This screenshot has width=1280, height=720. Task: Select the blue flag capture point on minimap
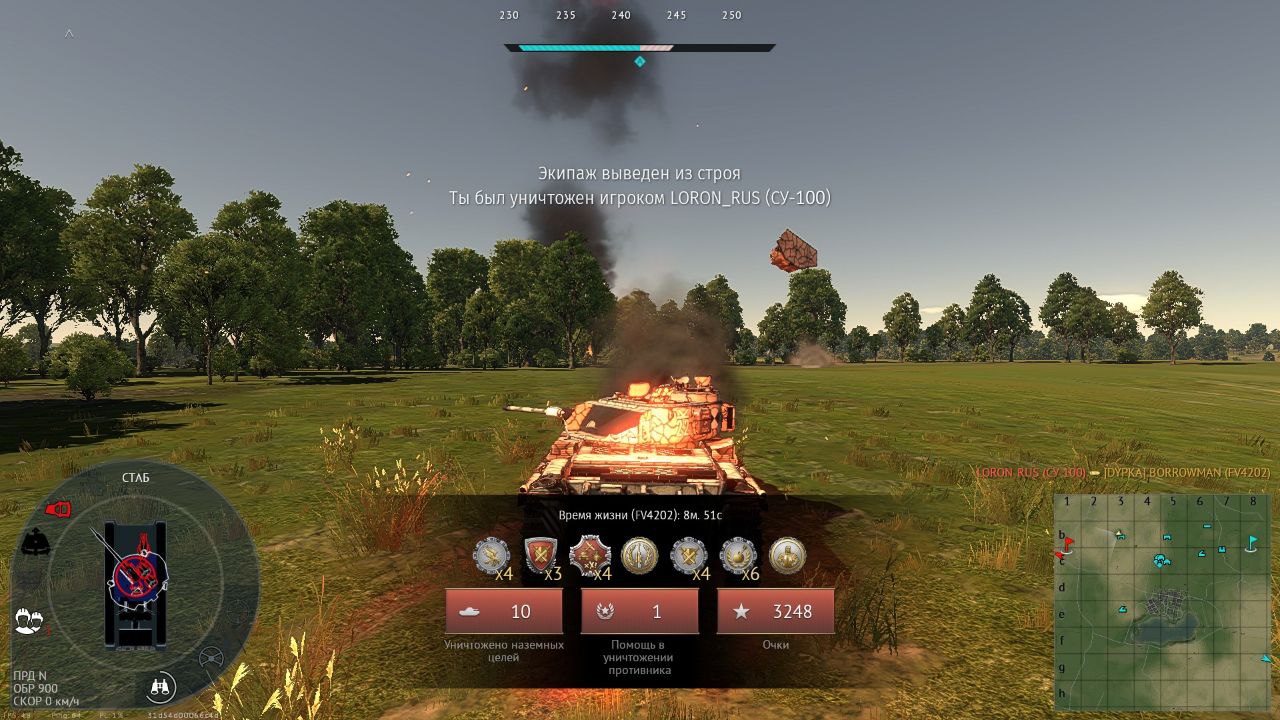[x=1252, y=542]
